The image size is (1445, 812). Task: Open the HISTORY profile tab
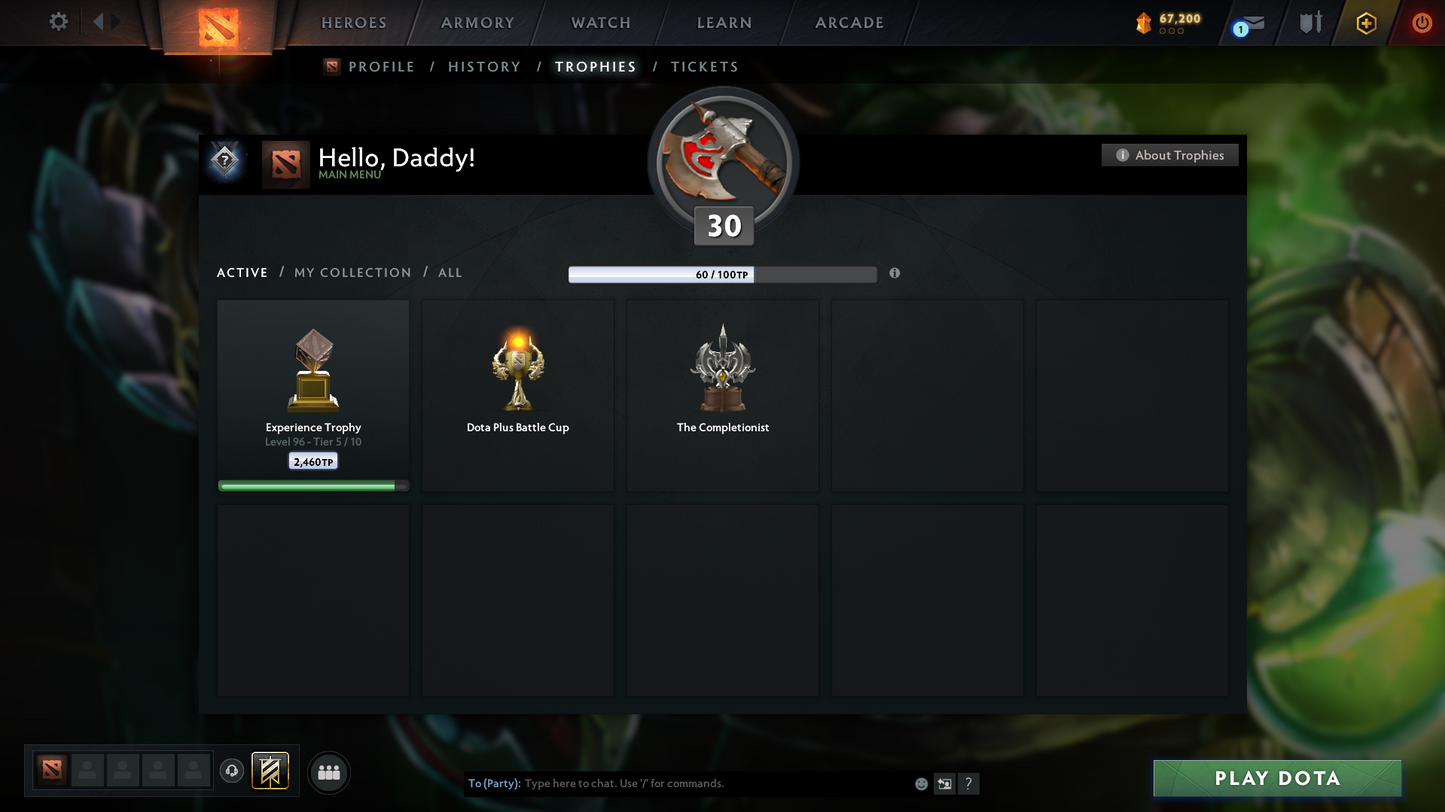point(484,66)
